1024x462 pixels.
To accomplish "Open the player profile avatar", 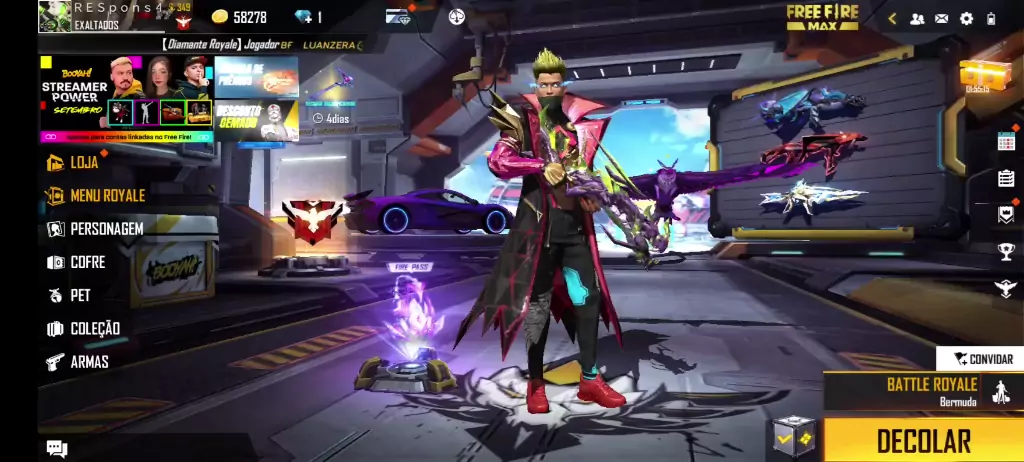I will [55, 16].
